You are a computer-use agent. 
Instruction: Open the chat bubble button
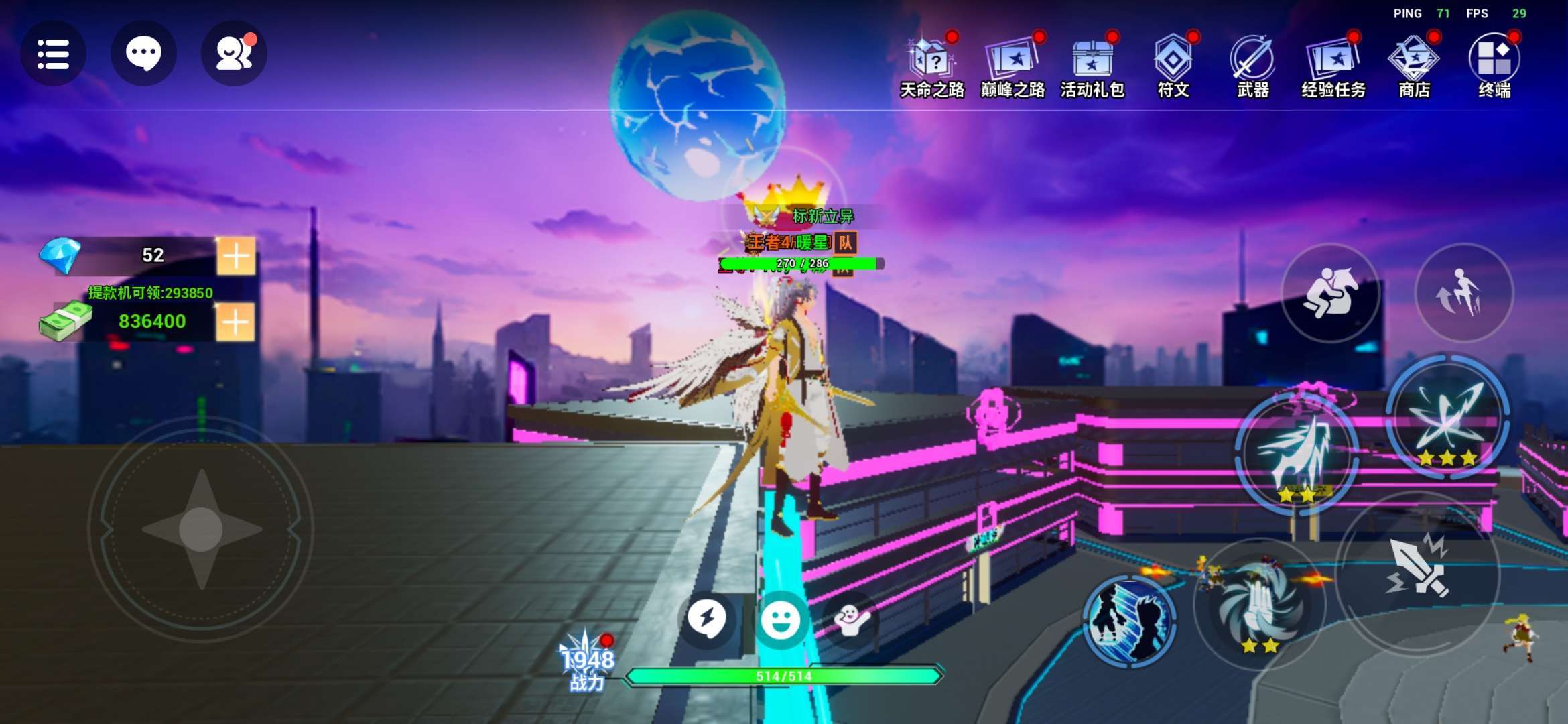(x=143, y=54)
